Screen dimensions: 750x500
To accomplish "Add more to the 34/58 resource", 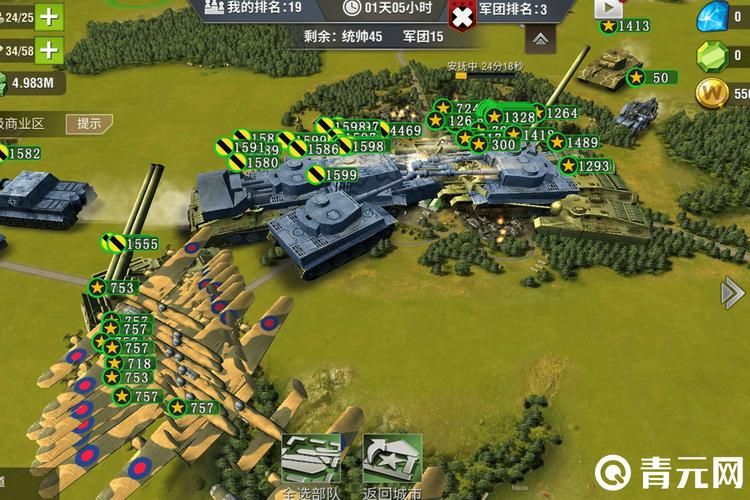I will (x=48, y=49).
